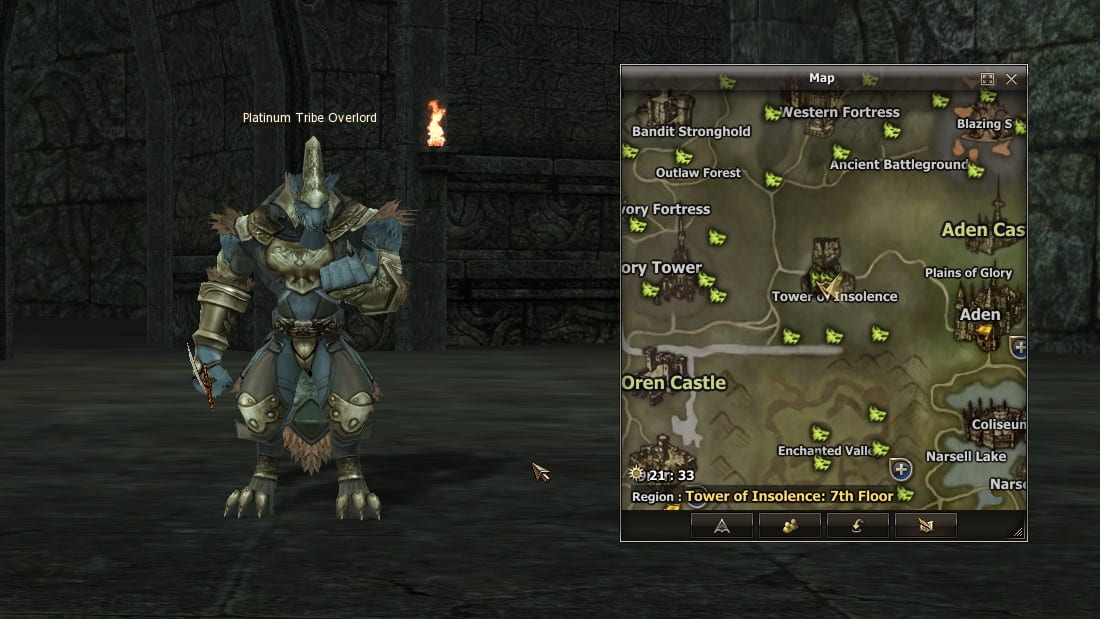
Task: Close the Map window
Action: coord(1011,79)
